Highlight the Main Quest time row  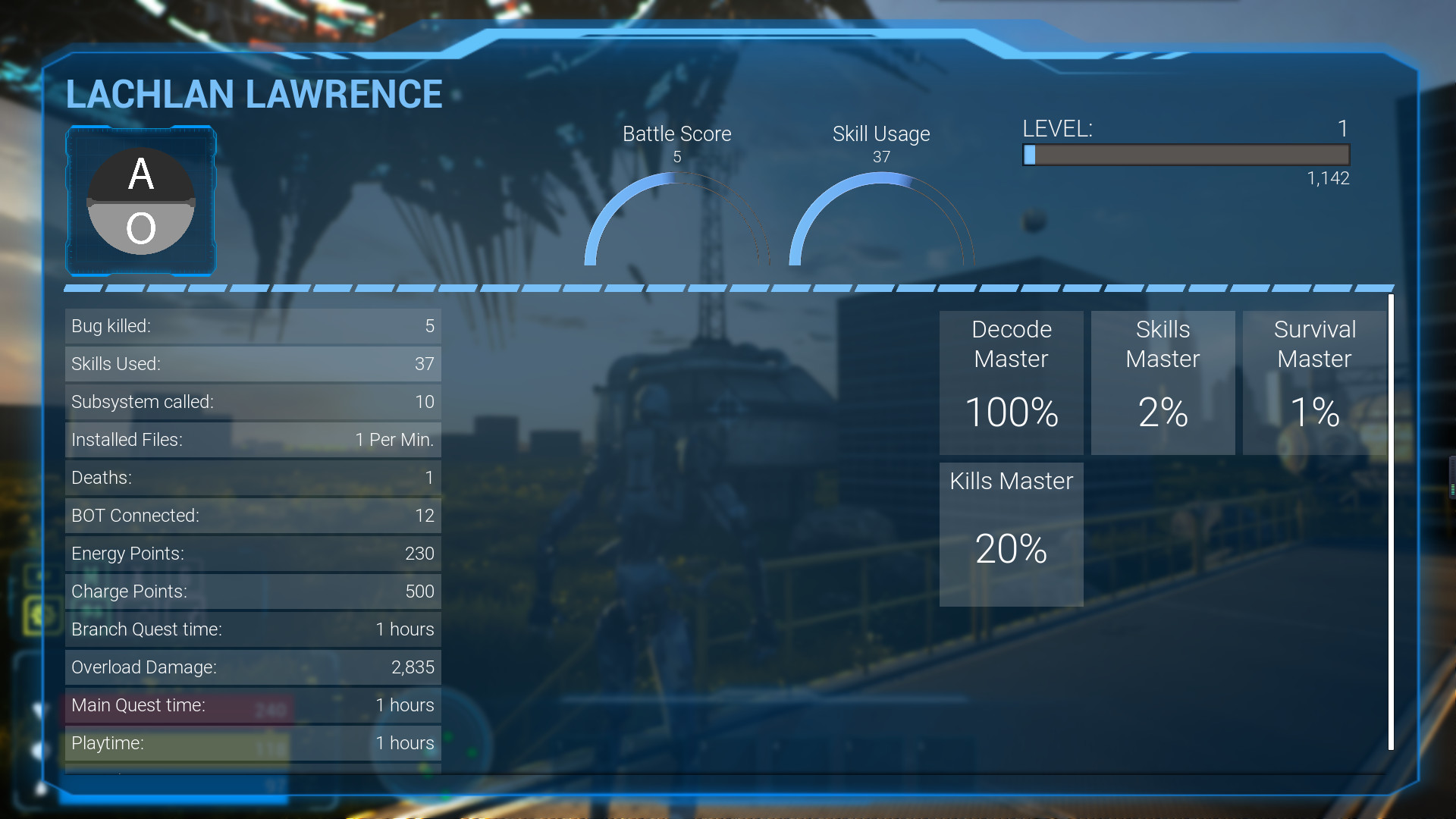pyautogui.click(x=253, y=705)
